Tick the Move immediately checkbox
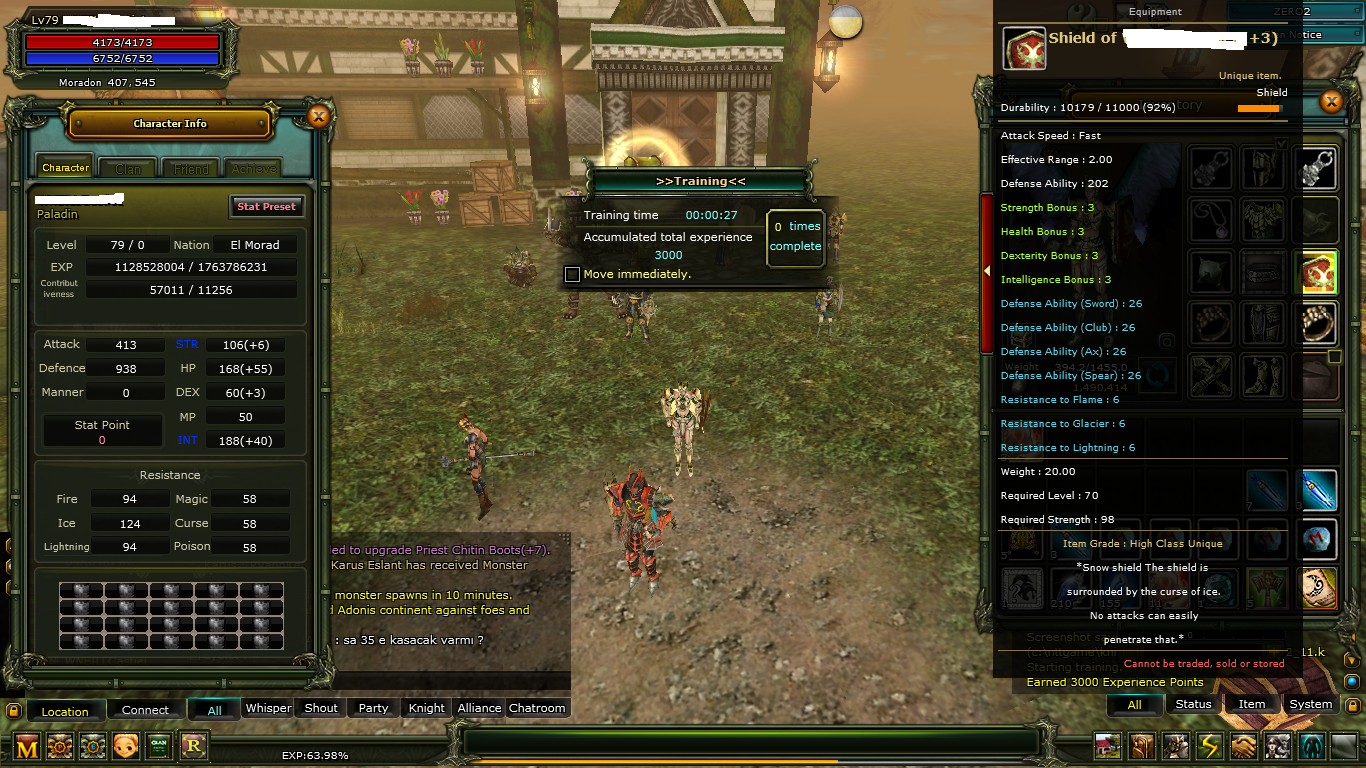This screenshot has height=768, width=1366. point(572,274)
